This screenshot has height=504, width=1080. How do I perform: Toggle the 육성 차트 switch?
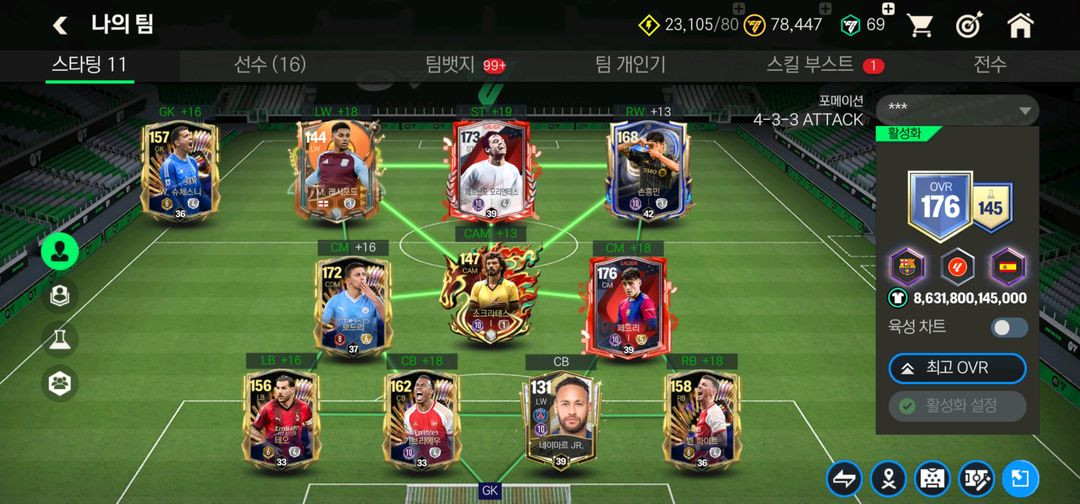[x=1009, y=327]
